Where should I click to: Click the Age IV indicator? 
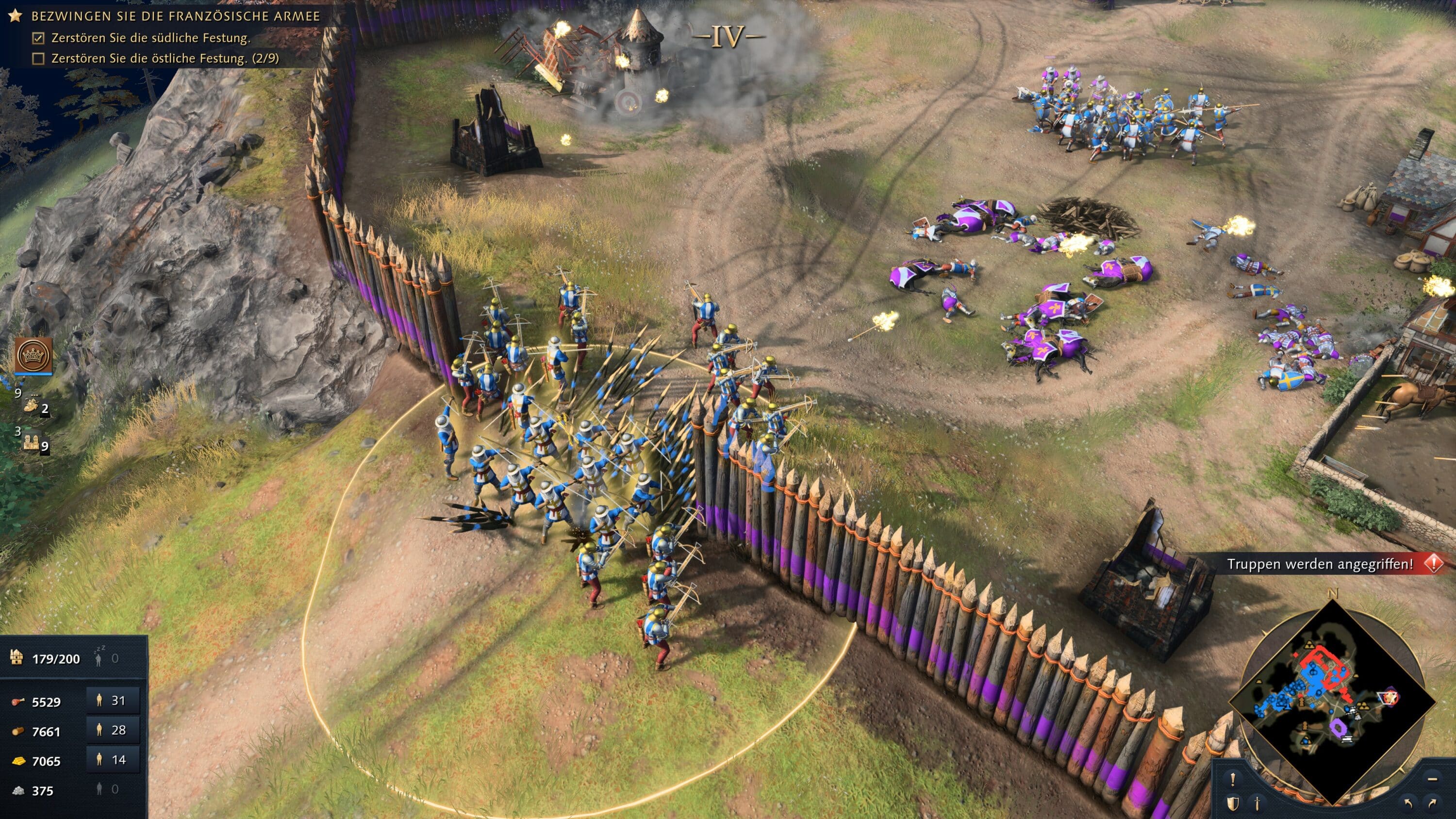727,37
